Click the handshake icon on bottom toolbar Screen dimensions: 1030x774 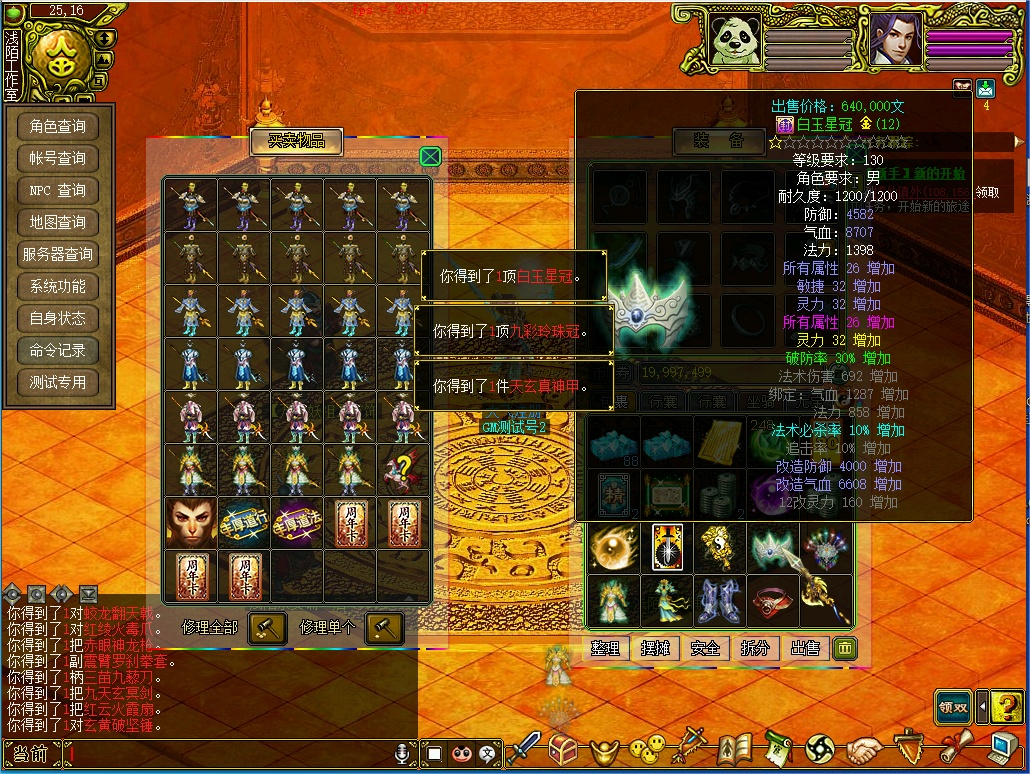pyautogui.click(x=864, y=749)
